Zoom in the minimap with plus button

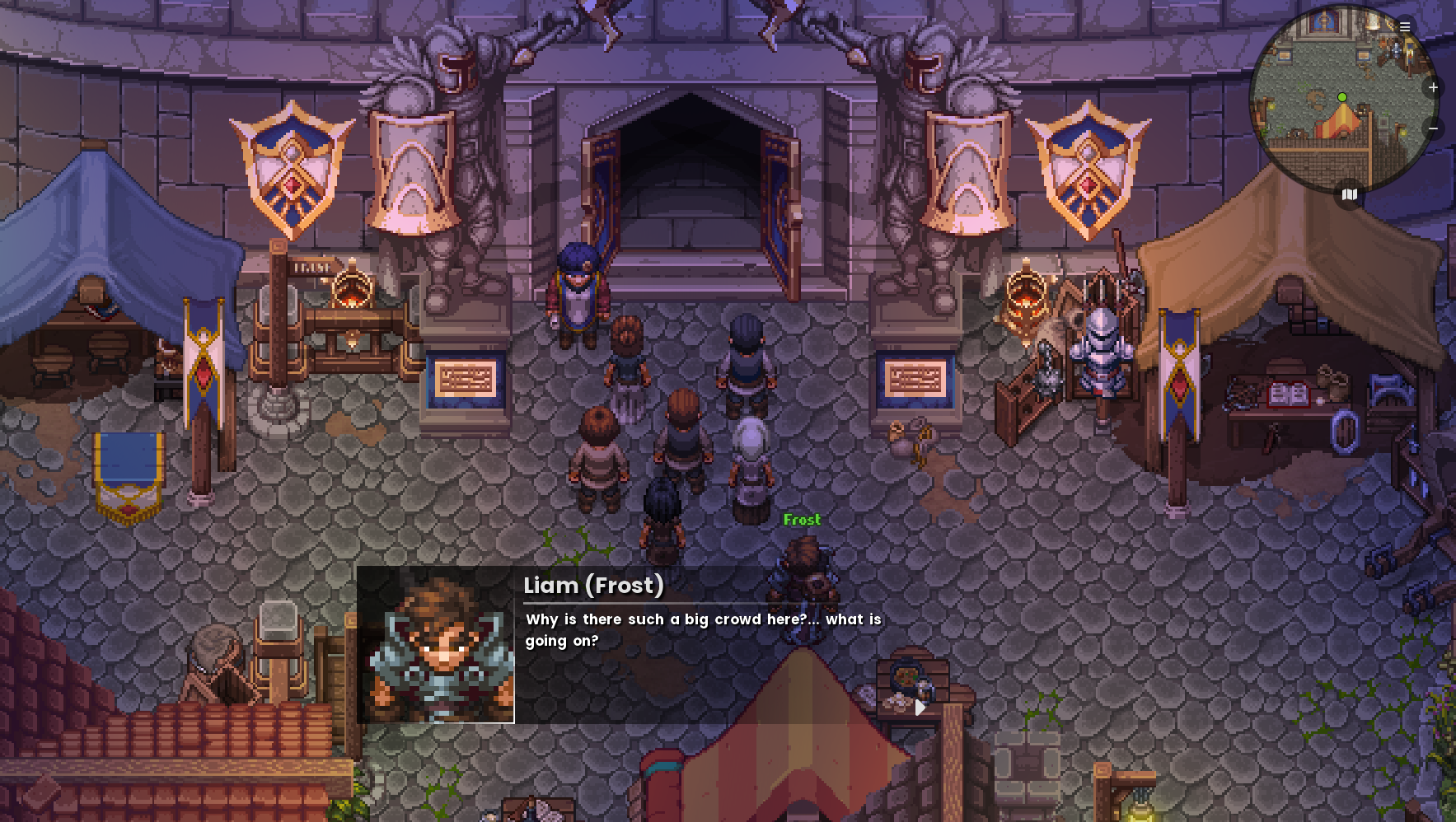(x=1433, y=87)
